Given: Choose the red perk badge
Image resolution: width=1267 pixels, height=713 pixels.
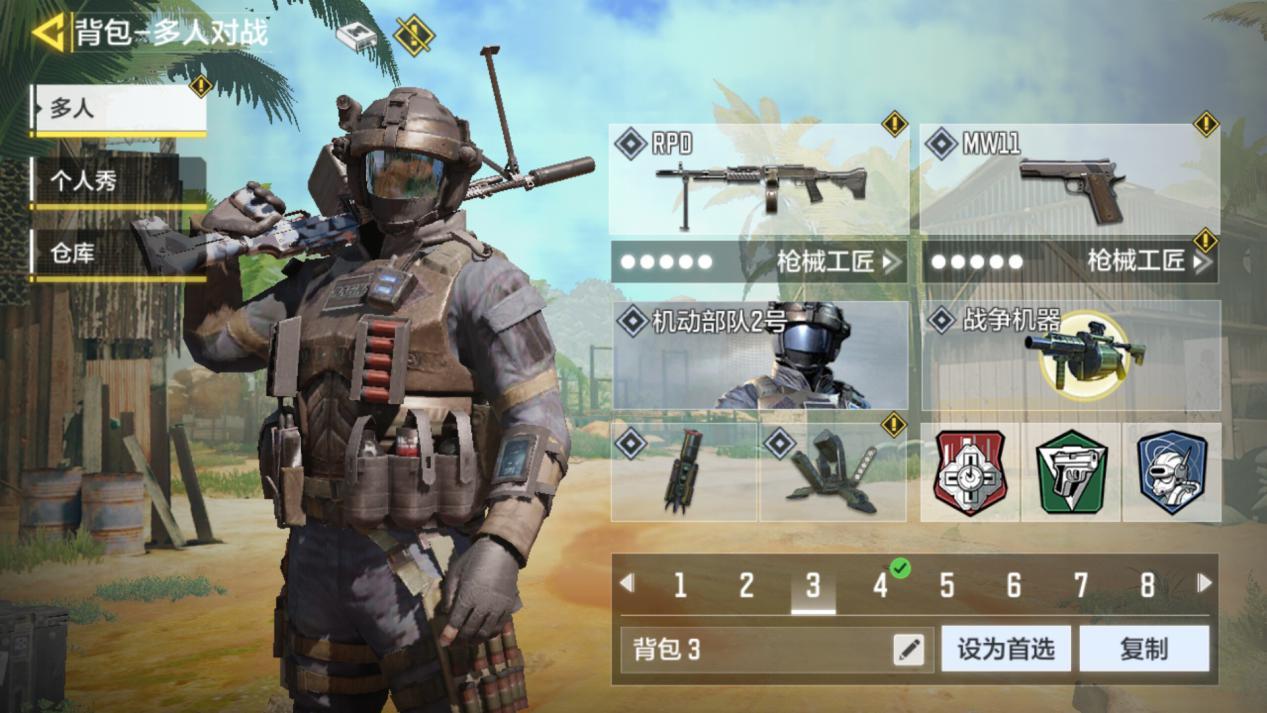Looking at the screenshot, I should pyautogui.click(x=969, y=472).
